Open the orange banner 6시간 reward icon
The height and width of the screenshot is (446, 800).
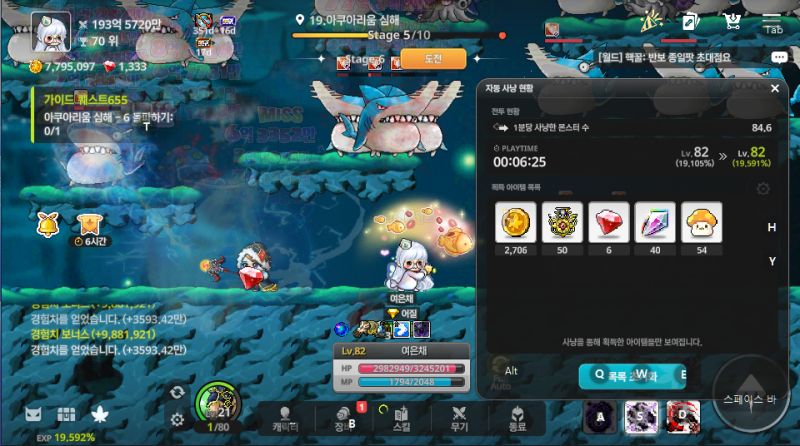coord(90,224)
